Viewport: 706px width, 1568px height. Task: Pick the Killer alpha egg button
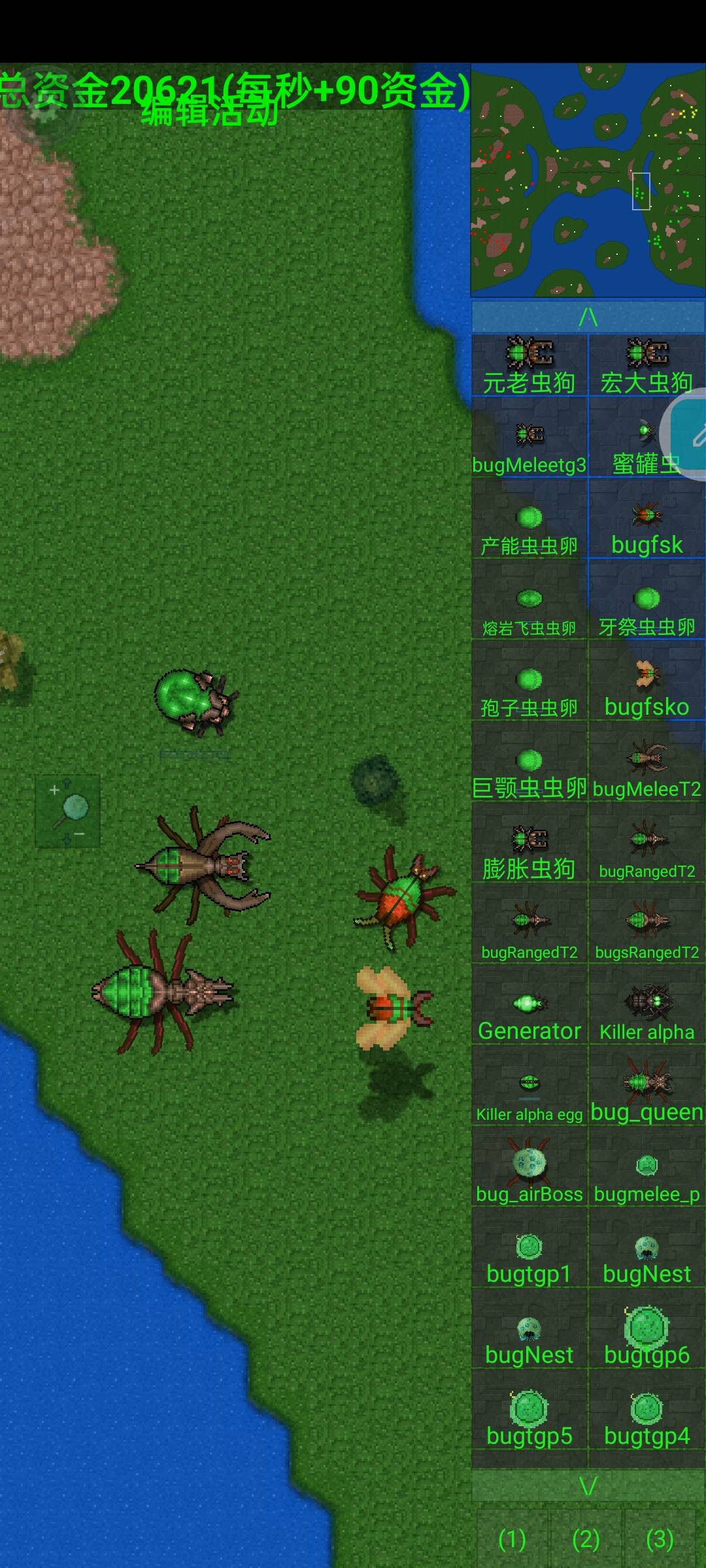click(529, 1094)
